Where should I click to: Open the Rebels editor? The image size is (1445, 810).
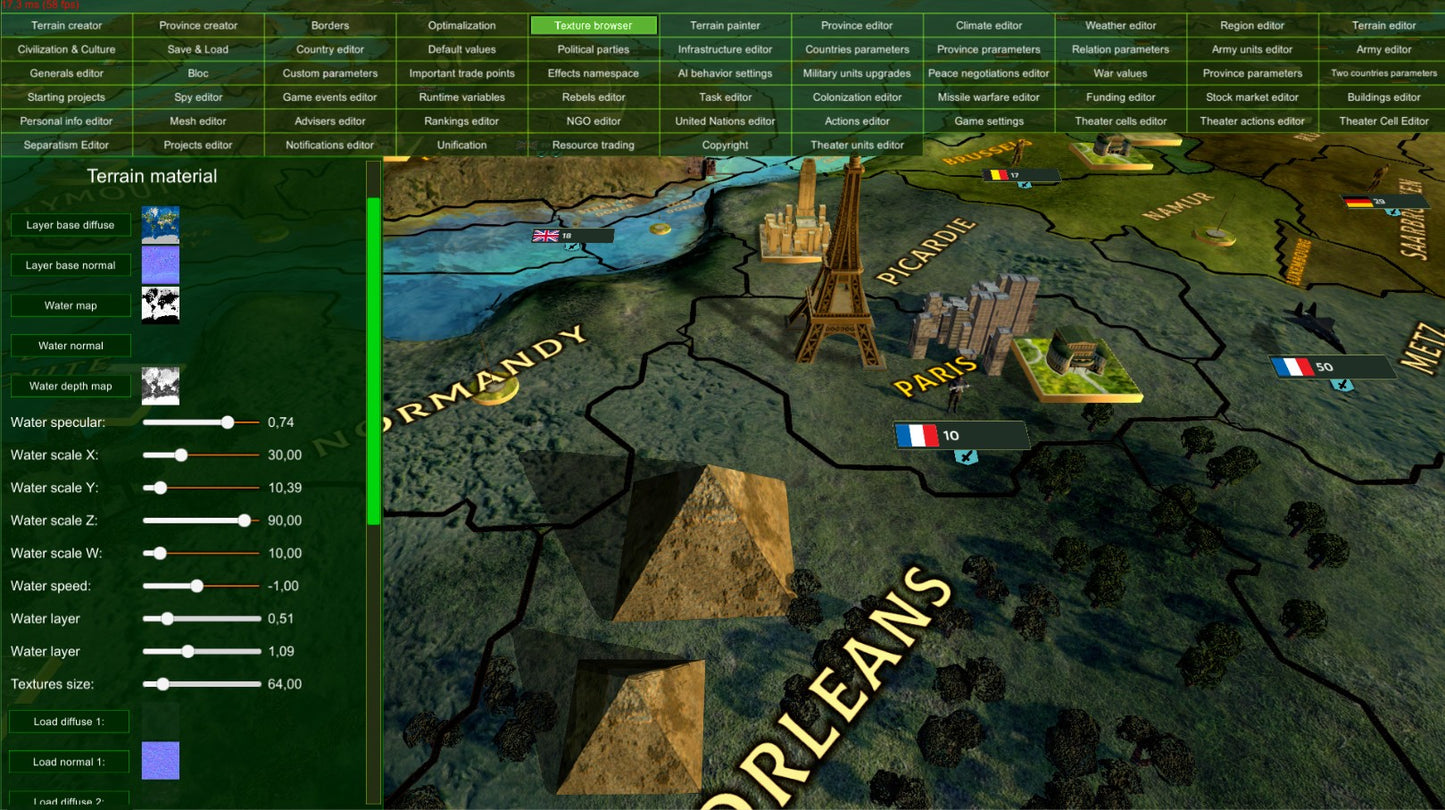593,97
